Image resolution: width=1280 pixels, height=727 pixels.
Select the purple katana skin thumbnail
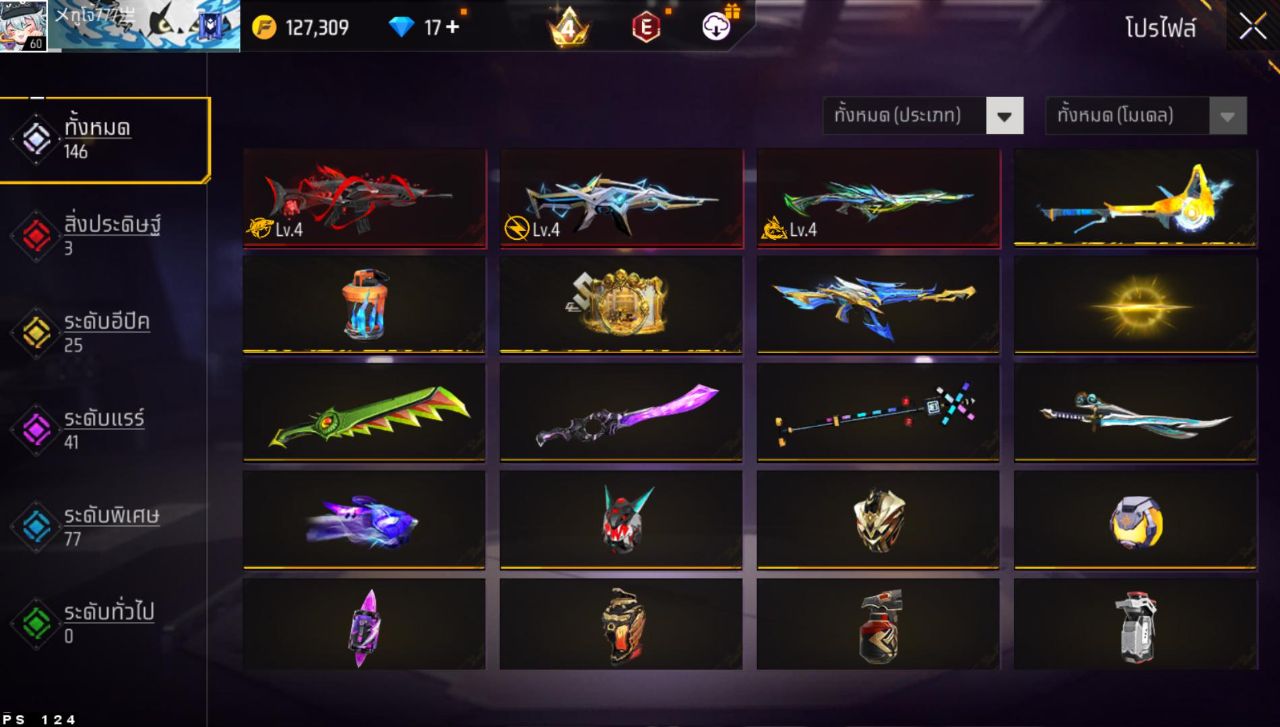620,411
